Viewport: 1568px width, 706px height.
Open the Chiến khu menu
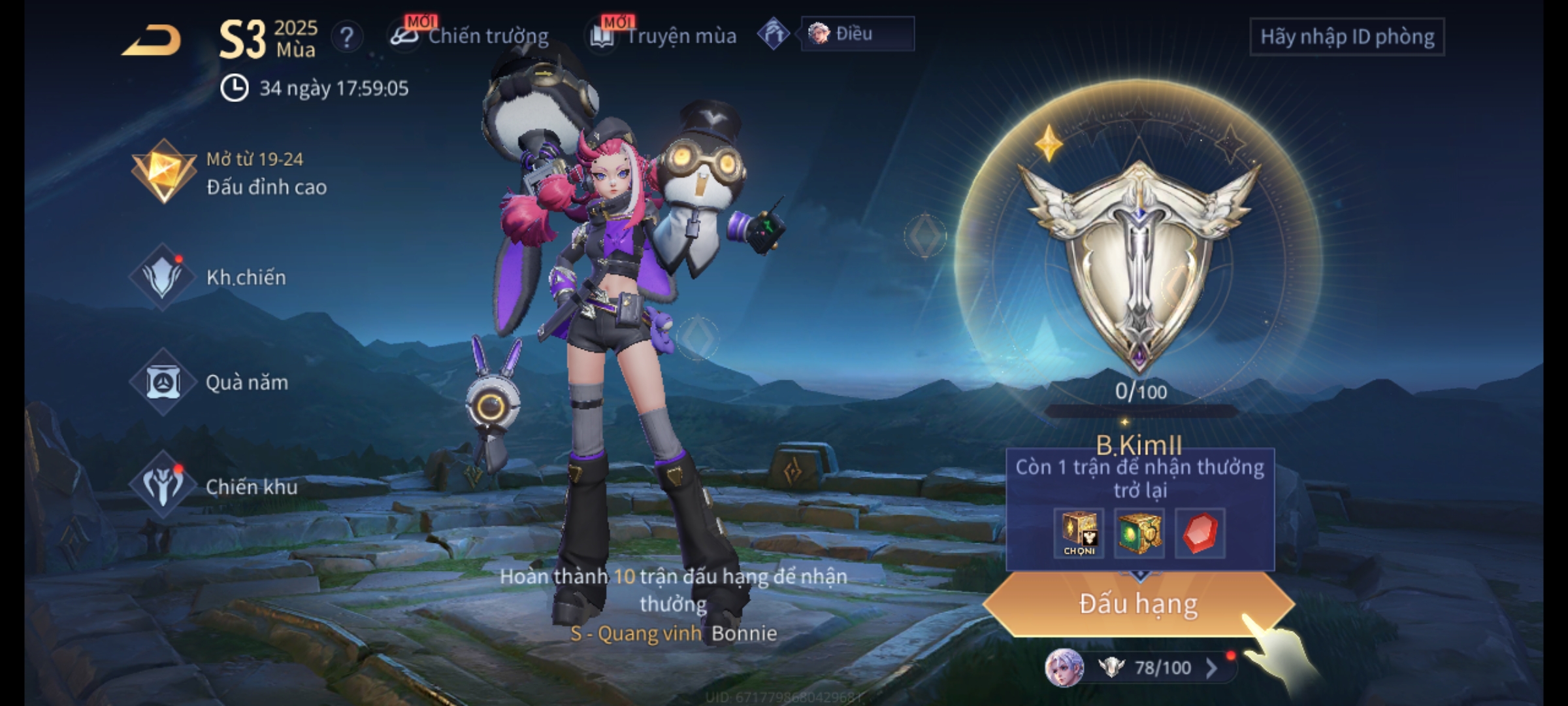(x=216, y=487)
